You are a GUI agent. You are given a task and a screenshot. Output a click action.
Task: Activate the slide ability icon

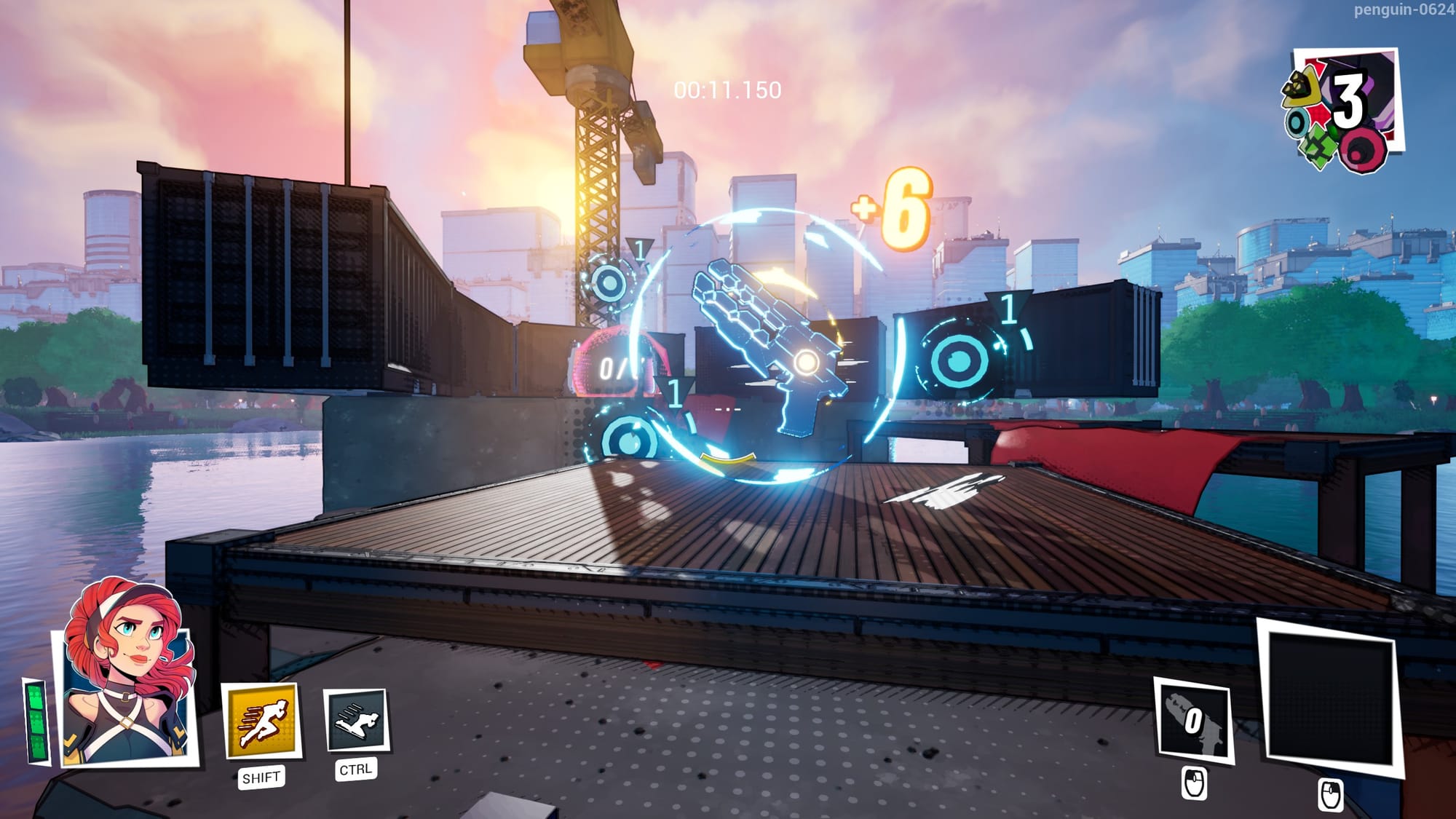coord(355,720)
